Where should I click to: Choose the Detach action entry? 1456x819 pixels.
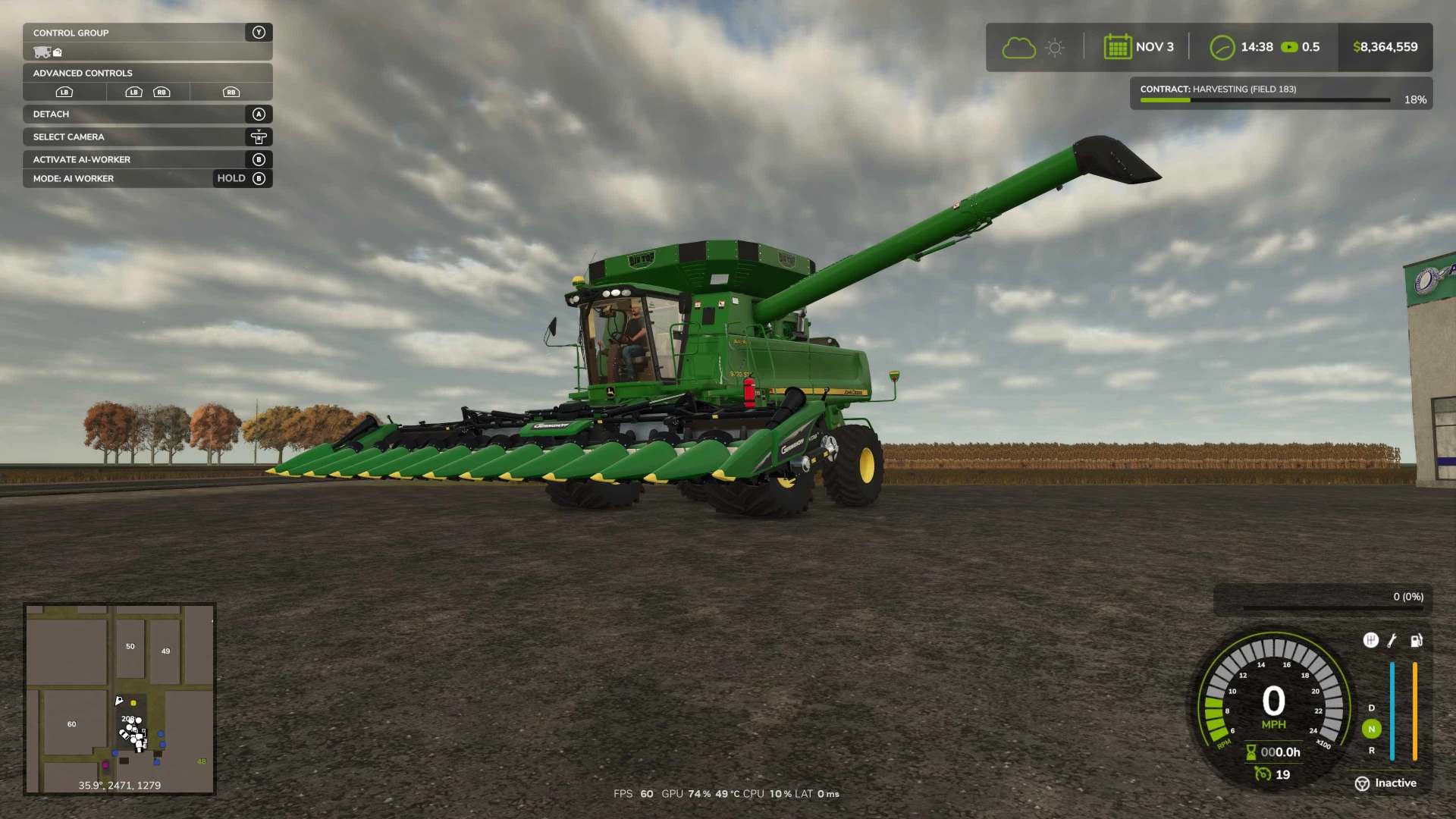click(x=147, y=114)
